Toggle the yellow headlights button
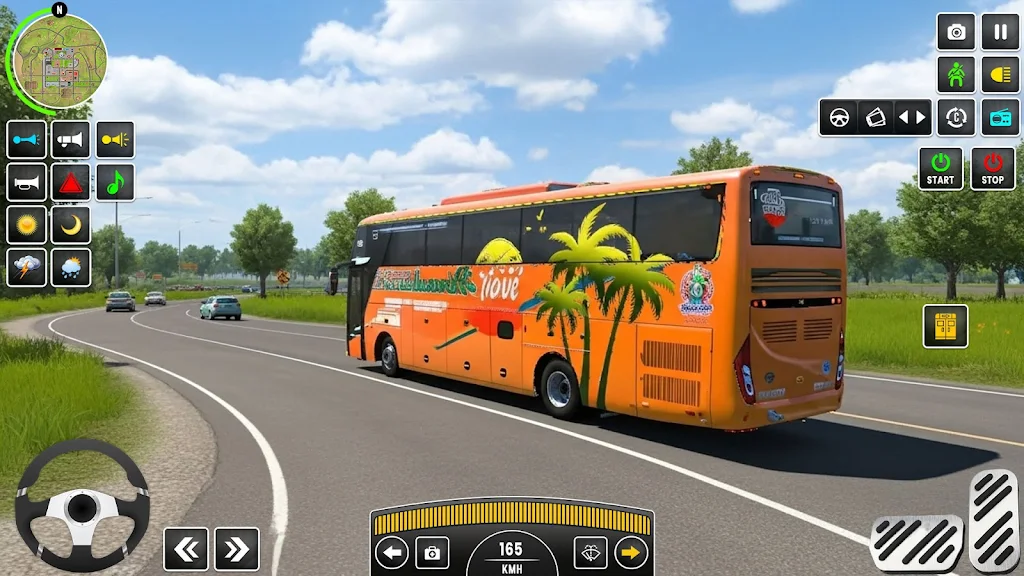Image resolution: width=1024 pixels, height=576 pixels. pyautogui.click(x=1000, y=75)
